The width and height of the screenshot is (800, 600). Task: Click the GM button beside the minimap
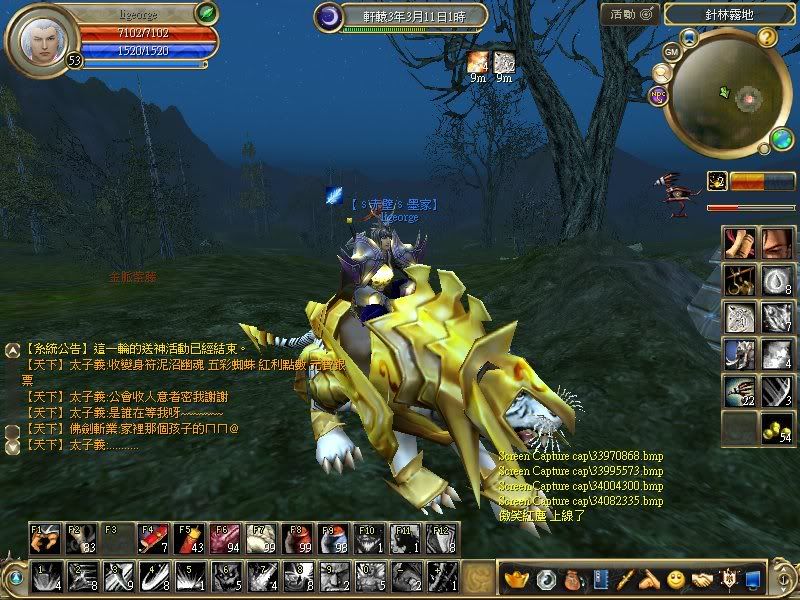click(671, 50)
